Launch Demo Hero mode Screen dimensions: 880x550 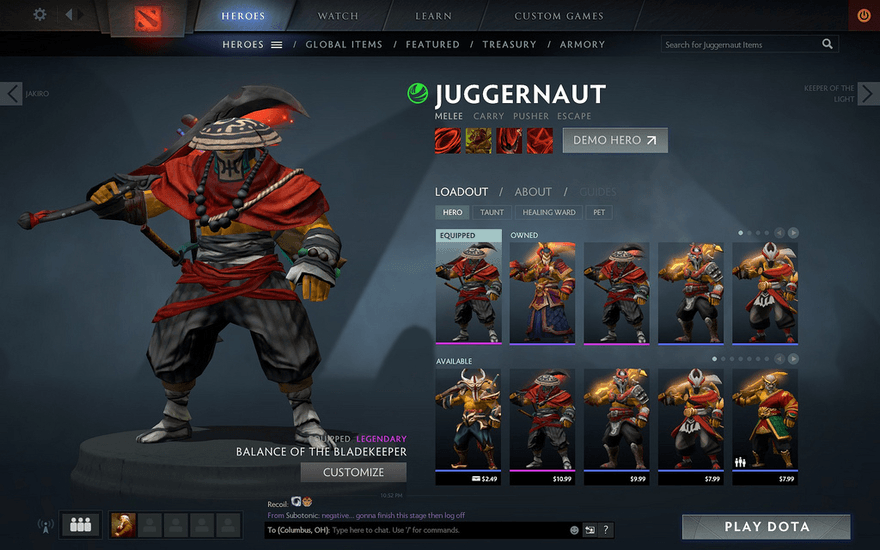(x=615, y=140)
